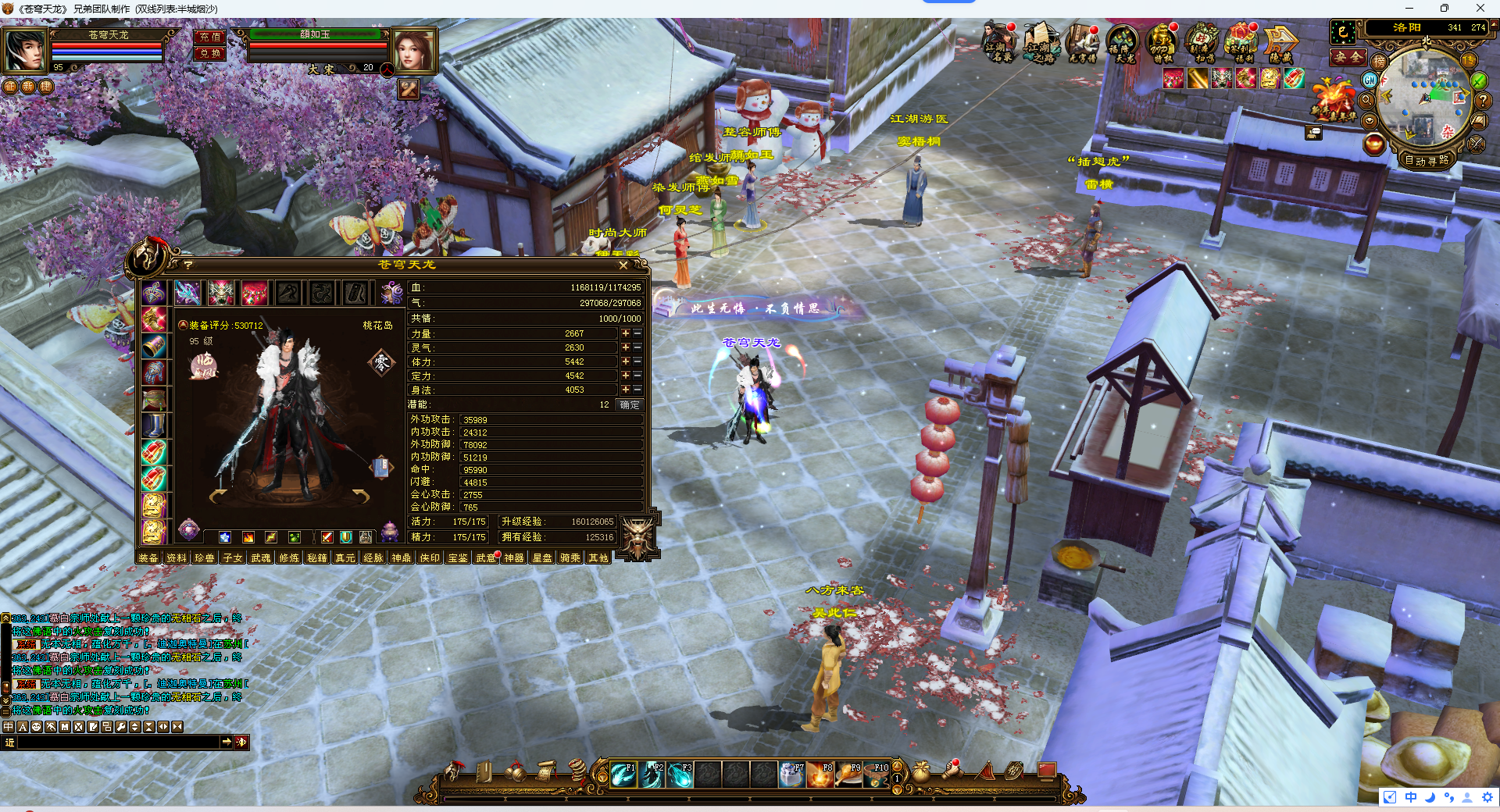Open the 签到福利 gift icon
1500x812 pixels.
(1241, 42)
